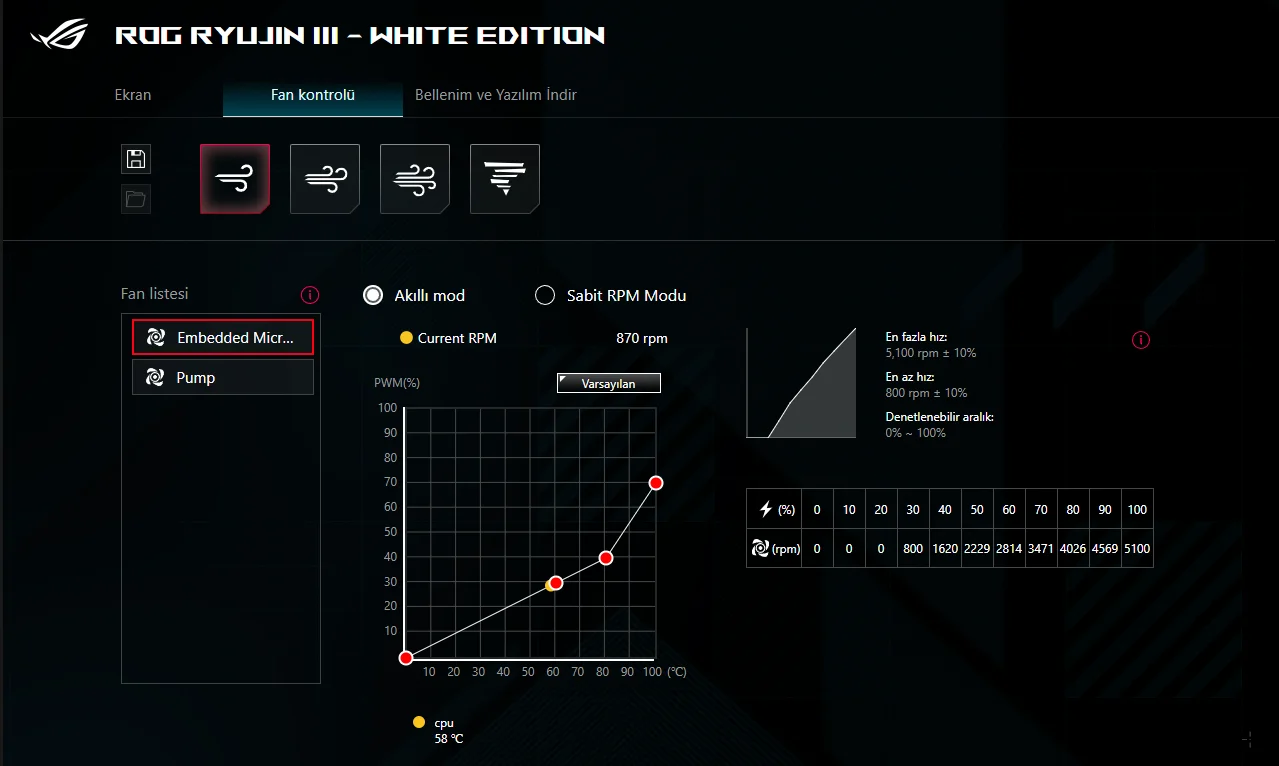Pick the curve point at graph origin

point(406,658)
